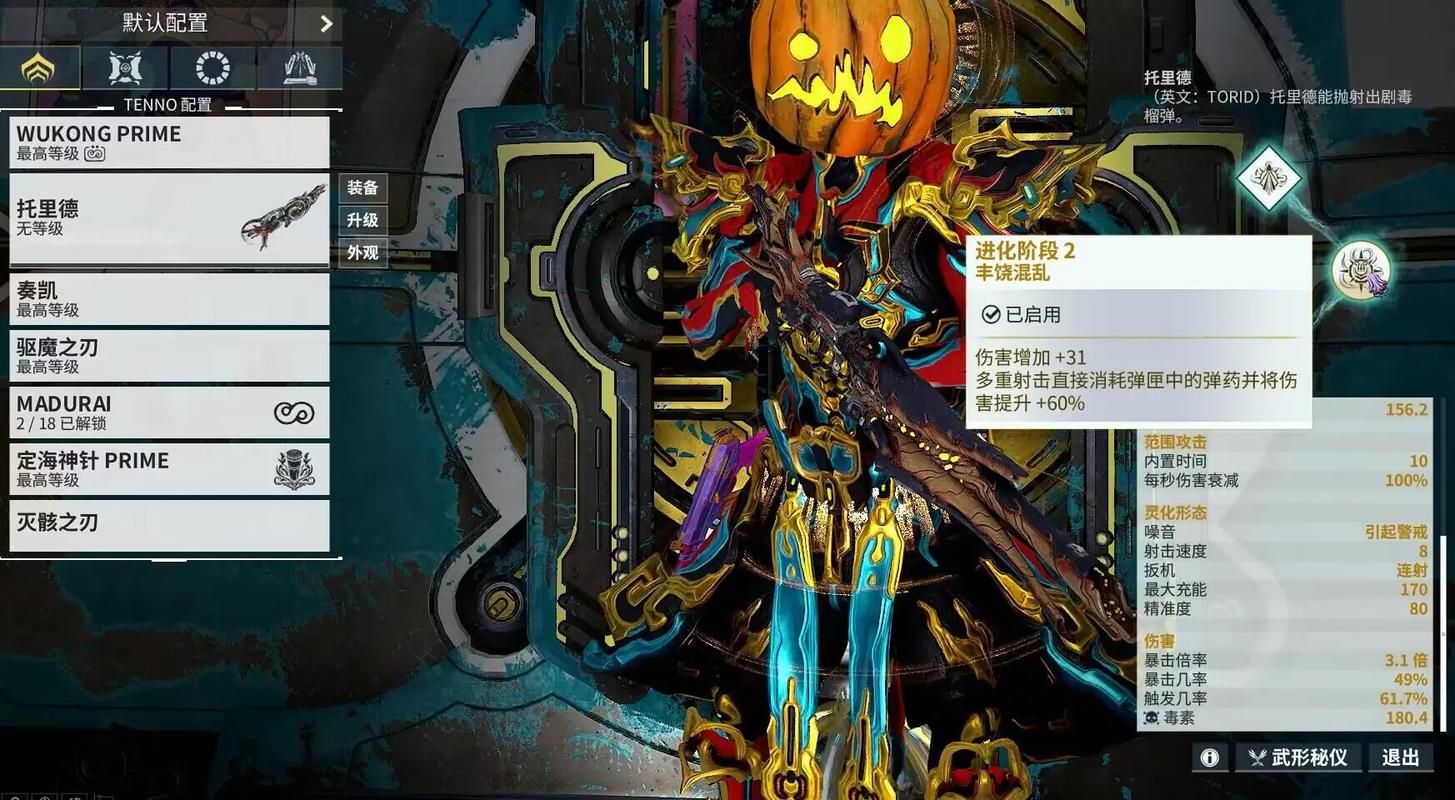Switch to the 升级 tab
This screenshot has width=1455, height=800.
coord(362,220)
